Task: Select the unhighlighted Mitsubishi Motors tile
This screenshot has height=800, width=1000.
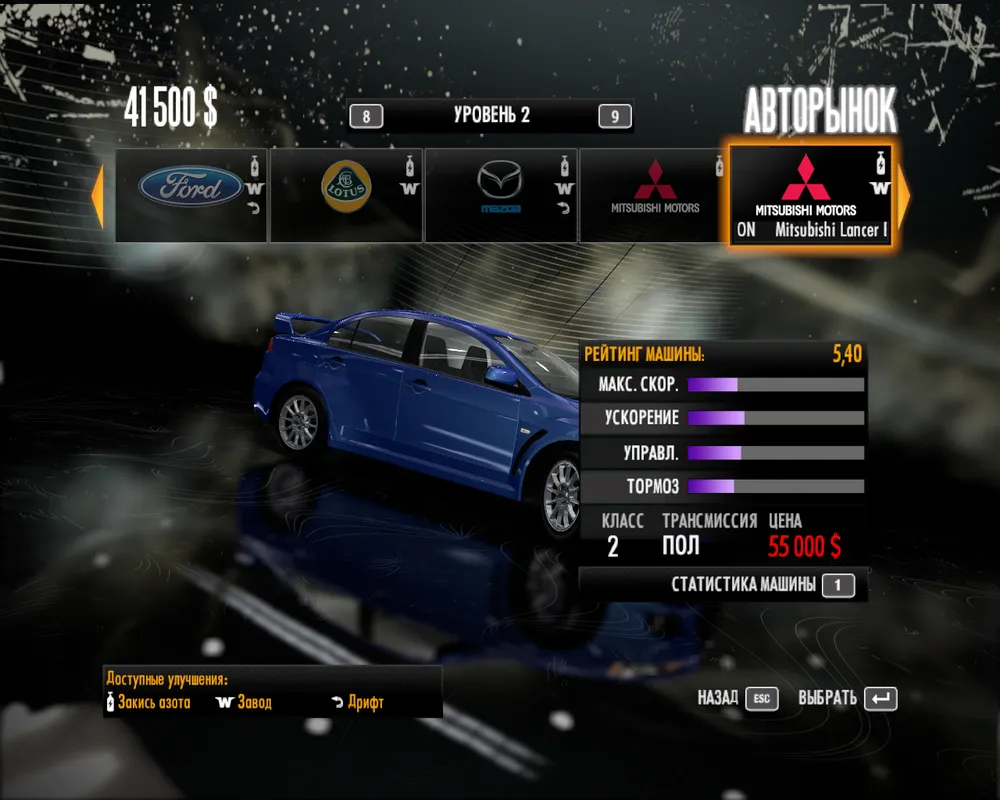Action: 654,195
